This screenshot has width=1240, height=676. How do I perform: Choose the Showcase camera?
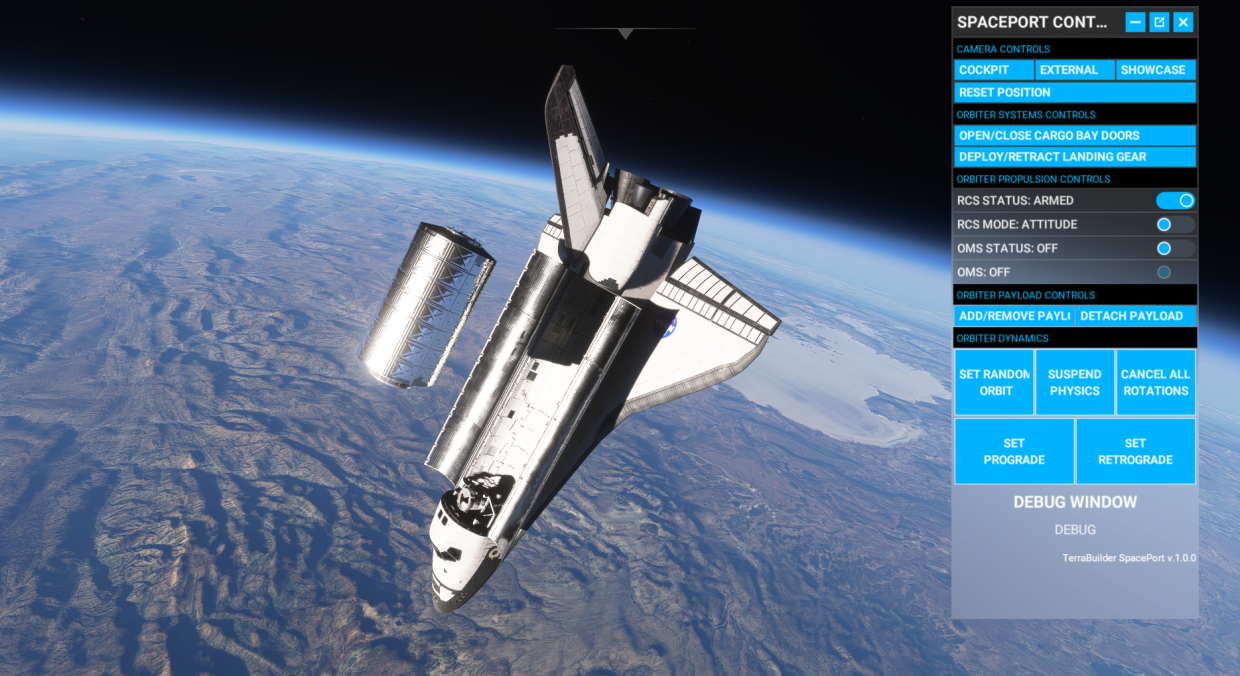[x=1155, y=70]
